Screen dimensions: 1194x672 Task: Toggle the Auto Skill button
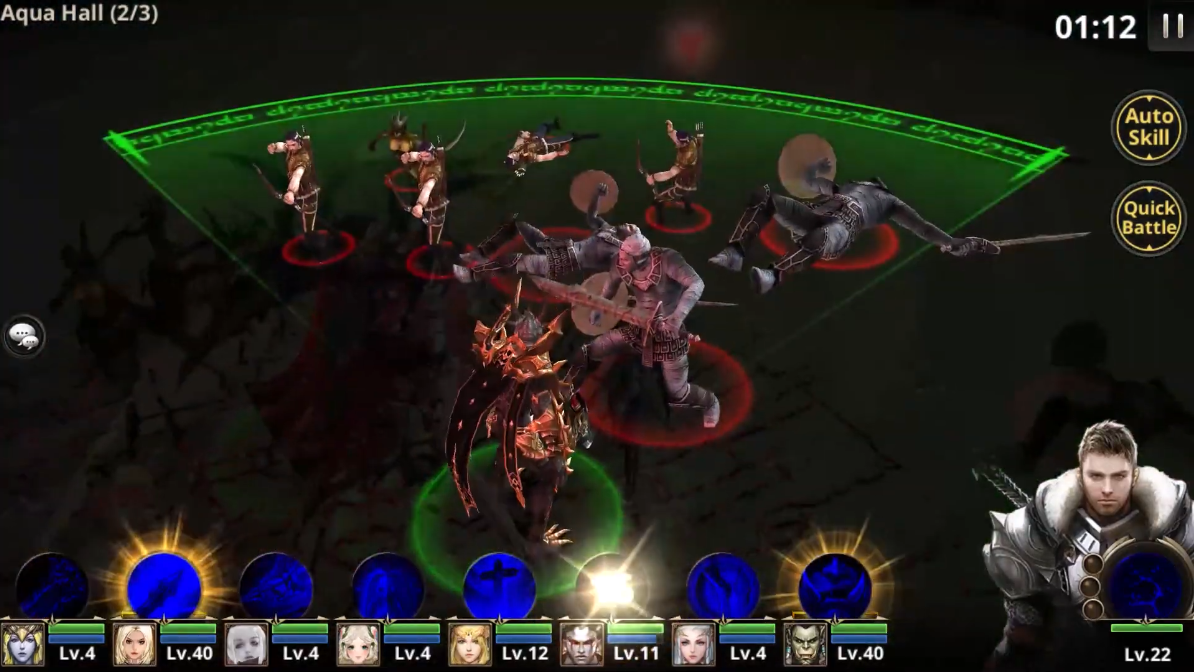pyautogui.click(x=1148, y=127)
